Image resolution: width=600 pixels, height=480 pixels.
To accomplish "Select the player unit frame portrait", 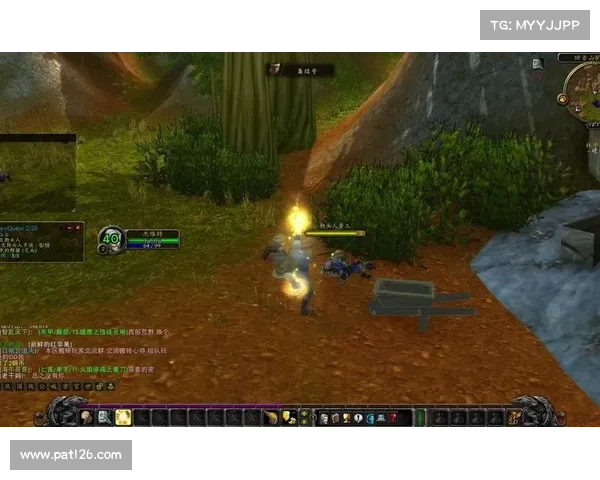I will pos(110,239).
